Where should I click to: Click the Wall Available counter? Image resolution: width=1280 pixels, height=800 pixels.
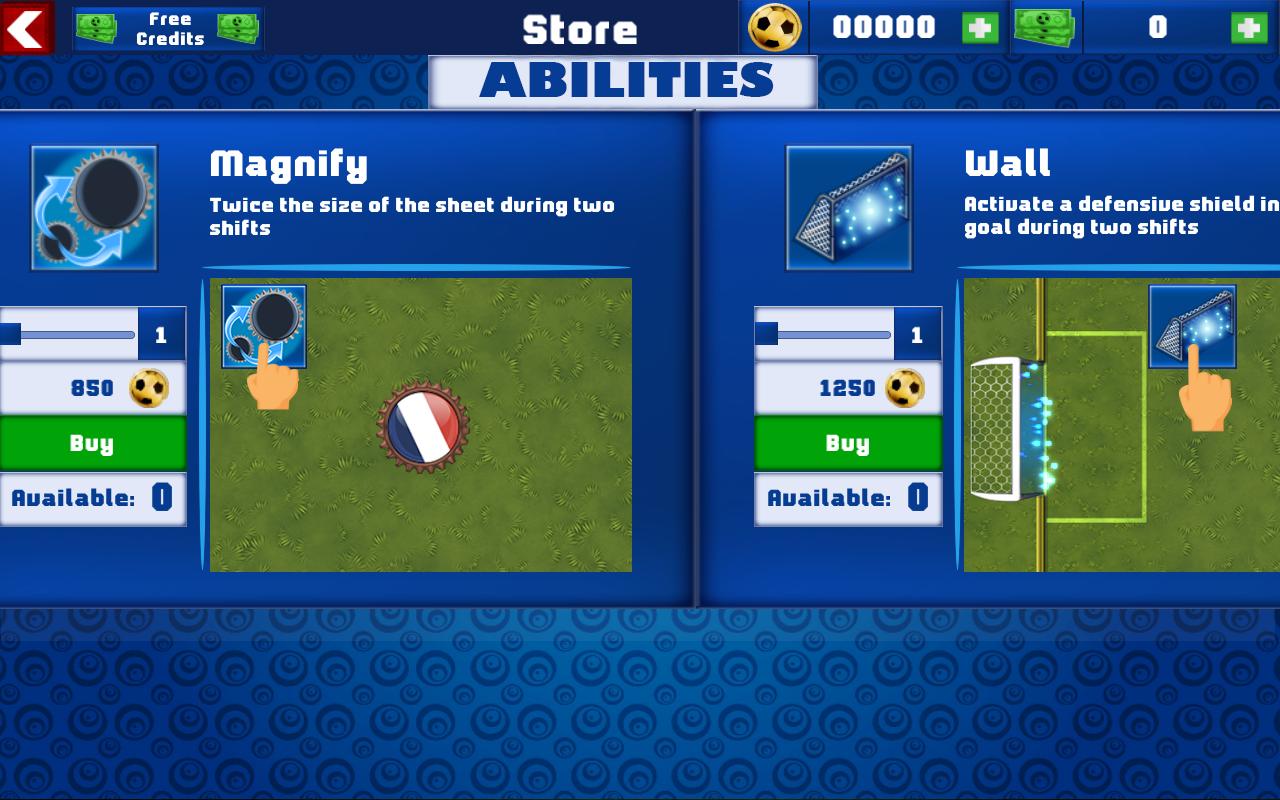click(x=848, y=497)
